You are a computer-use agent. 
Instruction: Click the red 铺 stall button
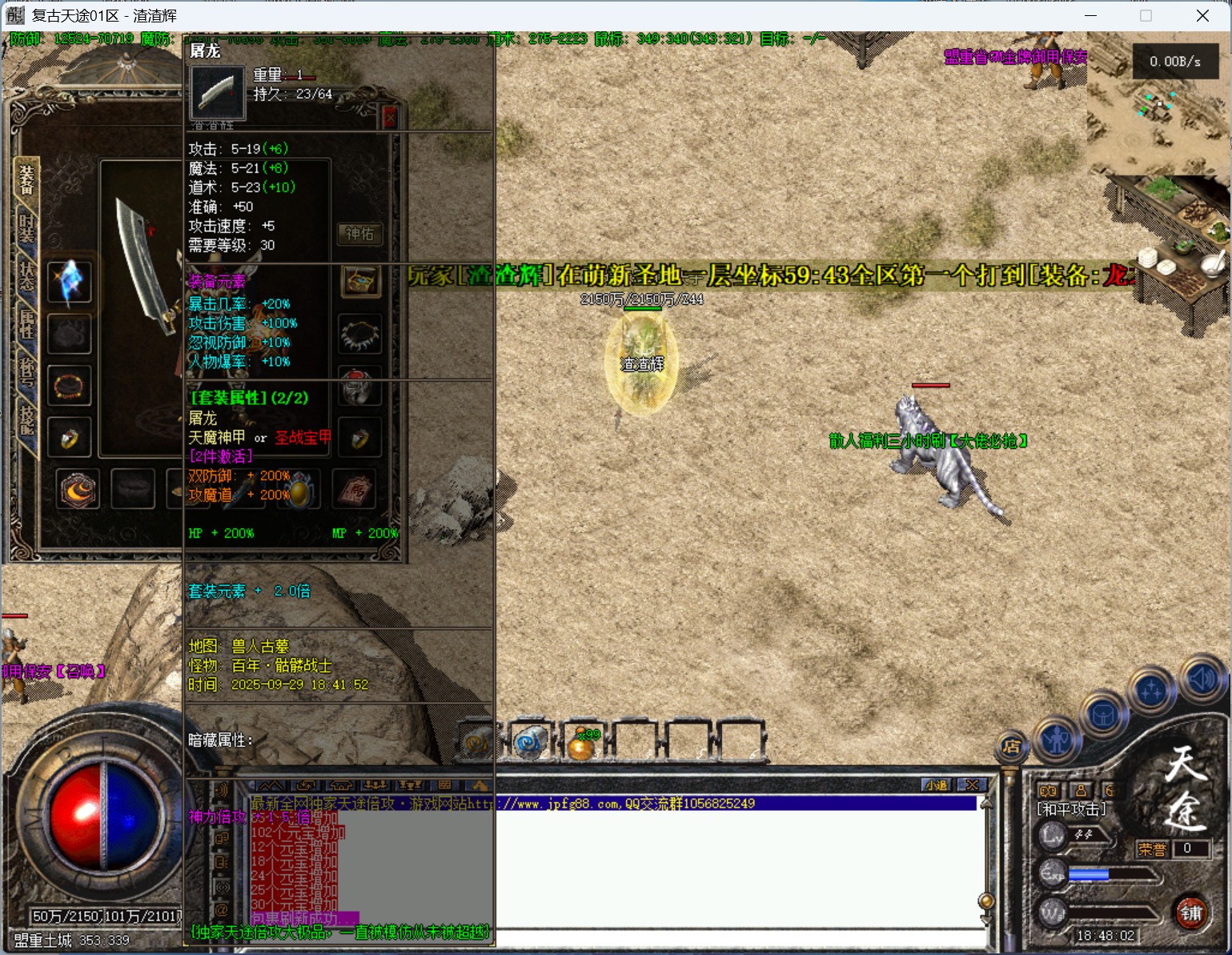(x=1191, y=913)
